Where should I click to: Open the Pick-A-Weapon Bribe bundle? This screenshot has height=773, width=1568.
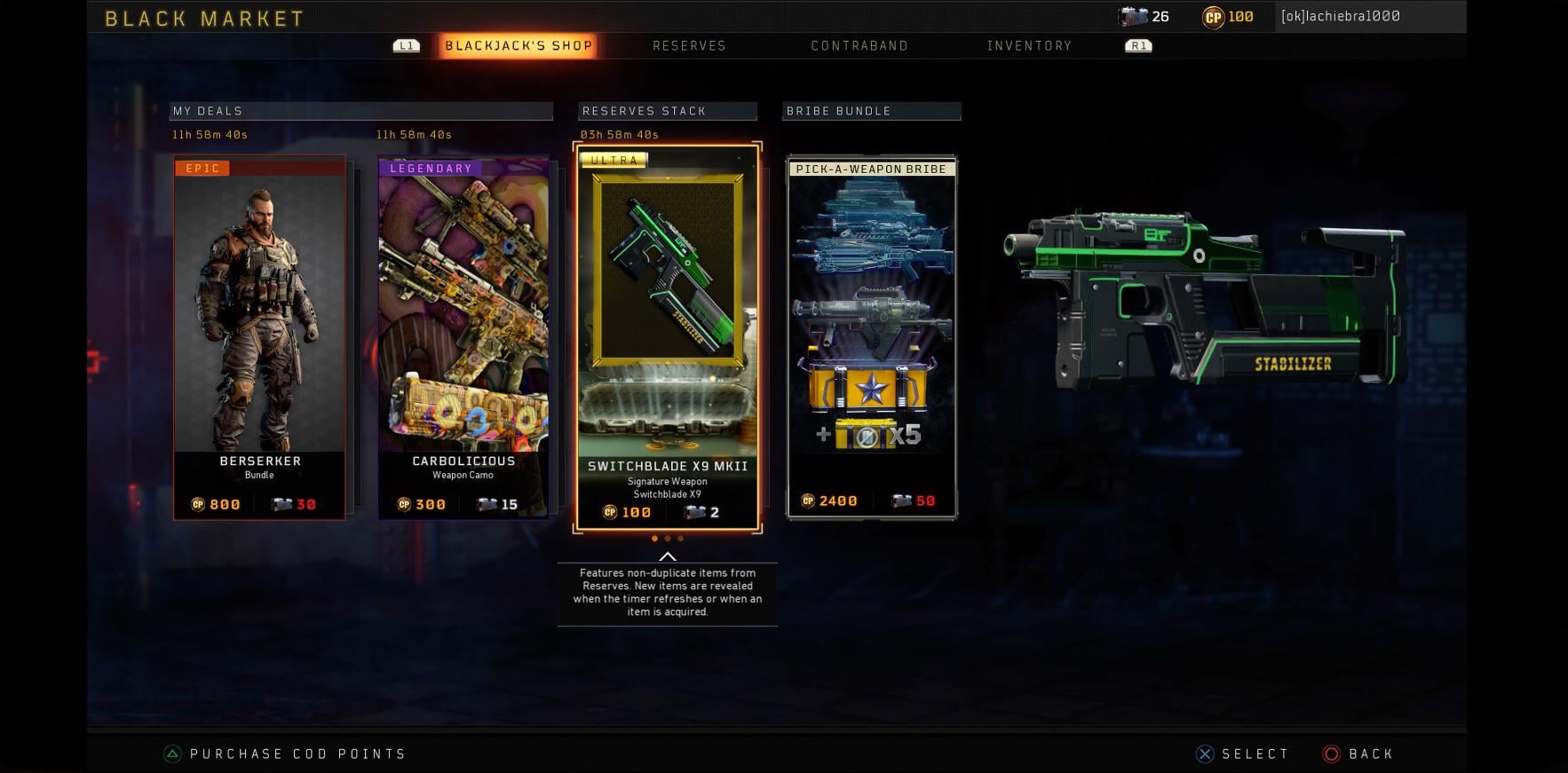(872, 337)
